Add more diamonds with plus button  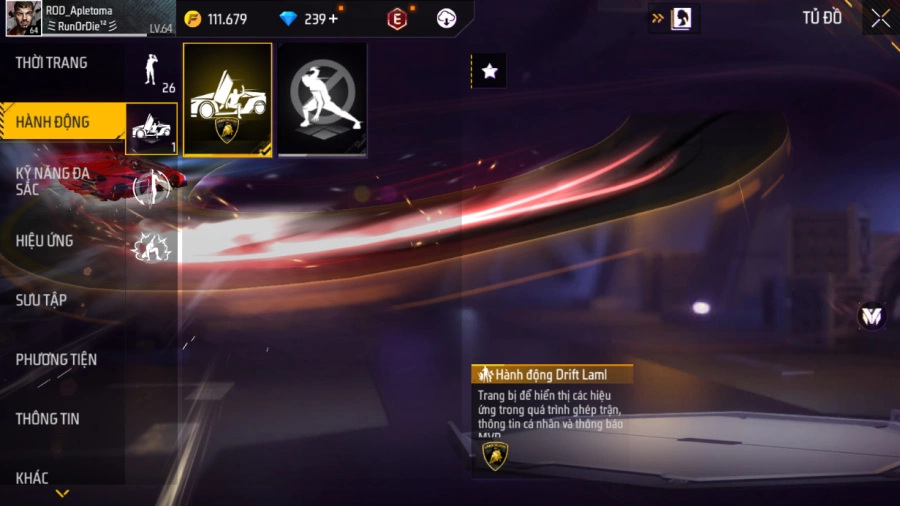[x=333, y=19]
